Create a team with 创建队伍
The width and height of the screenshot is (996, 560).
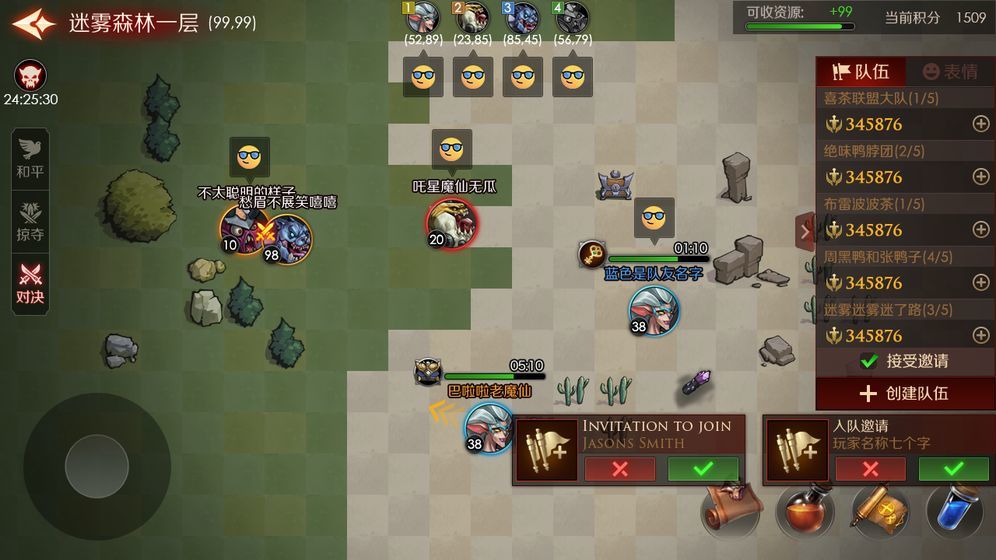pyautogui.click(x=905, y=393)
